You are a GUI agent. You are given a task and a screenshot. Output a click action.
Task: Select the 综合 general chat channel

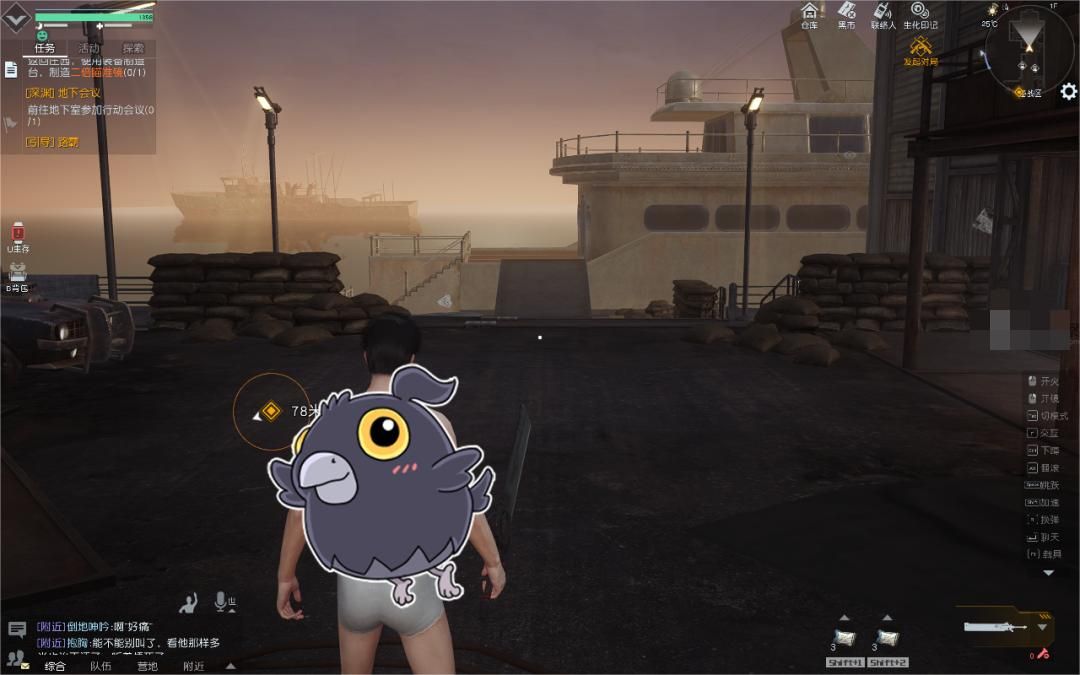coord(55,666)
